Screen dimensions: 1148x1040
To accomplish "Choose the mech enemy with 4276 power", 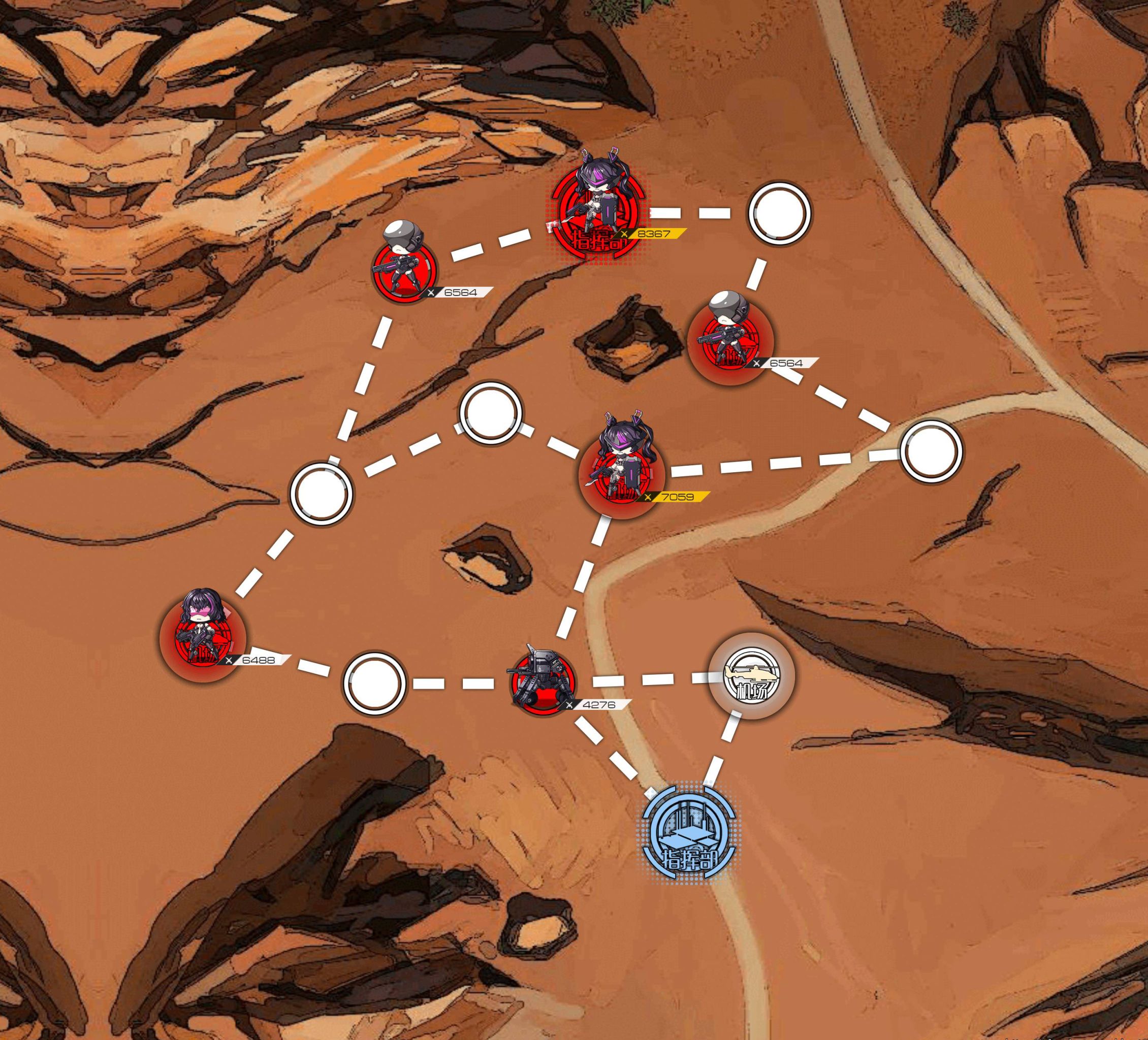I will [x=543, y=680].
